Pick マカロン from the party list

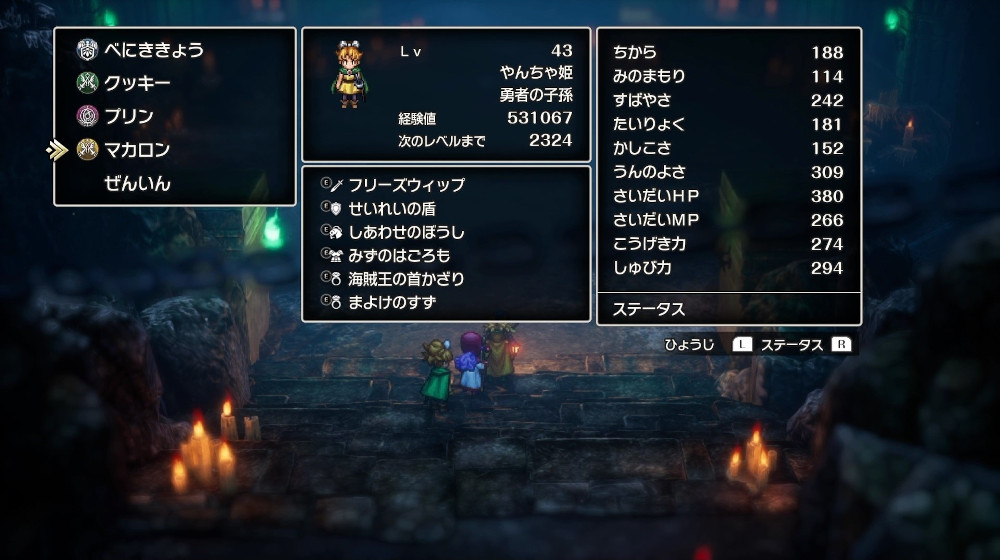click(x=137, y=150)
